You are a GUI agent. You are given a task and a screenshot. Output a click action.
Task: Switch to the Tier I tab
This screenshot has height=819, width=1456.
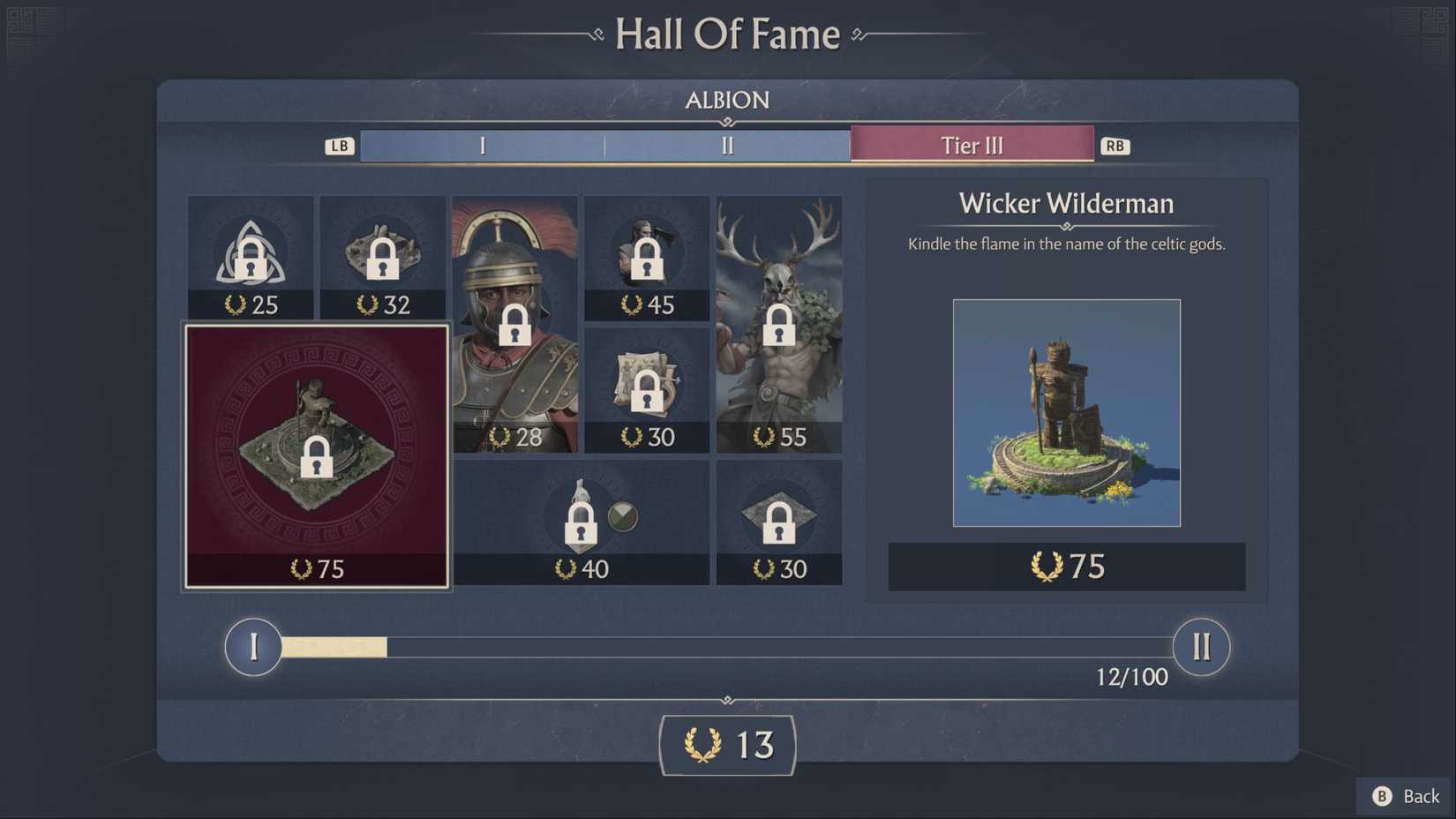(x=482, y=146)
